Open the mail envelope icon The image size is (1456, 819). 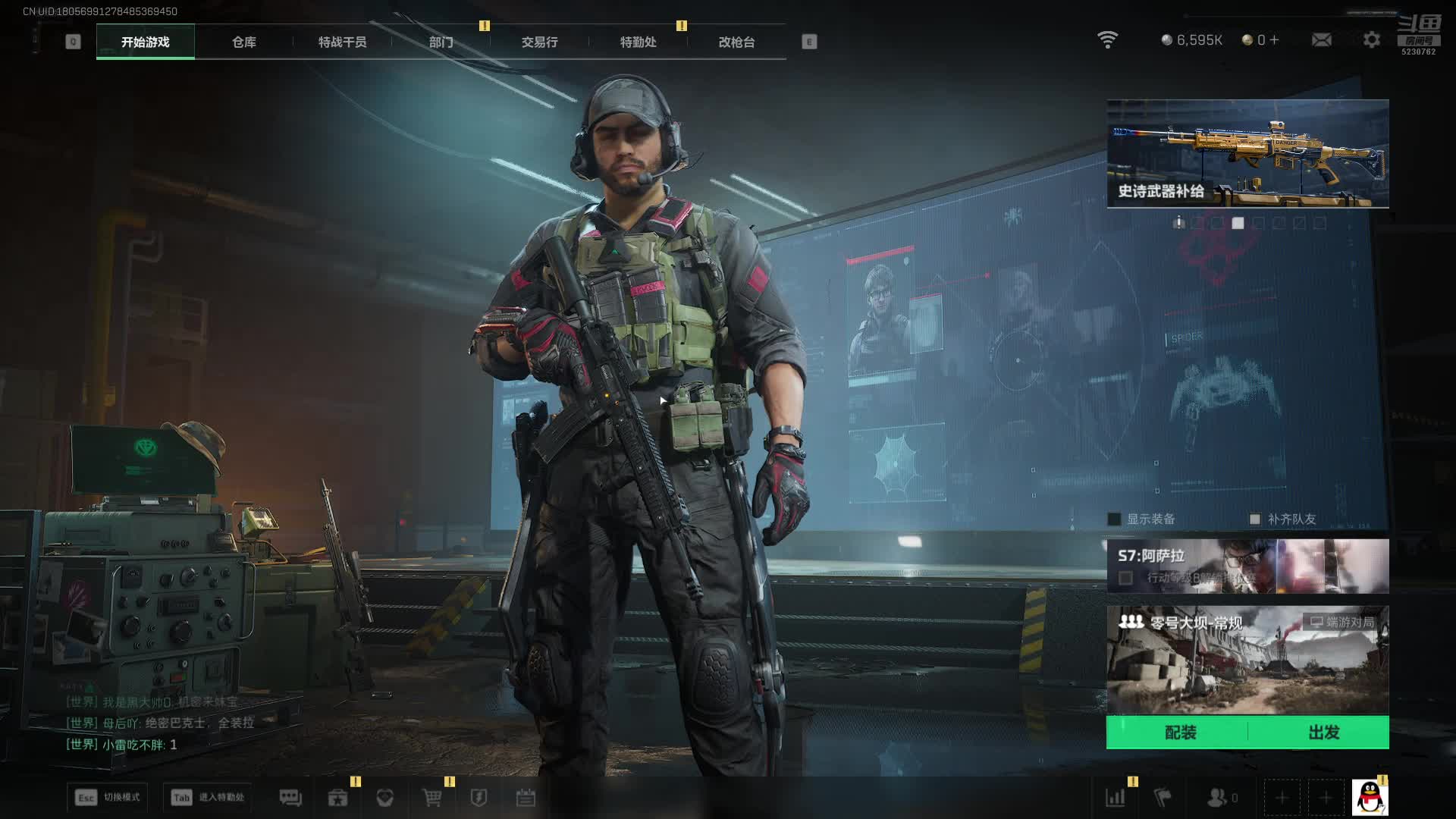pos(1321,39)
